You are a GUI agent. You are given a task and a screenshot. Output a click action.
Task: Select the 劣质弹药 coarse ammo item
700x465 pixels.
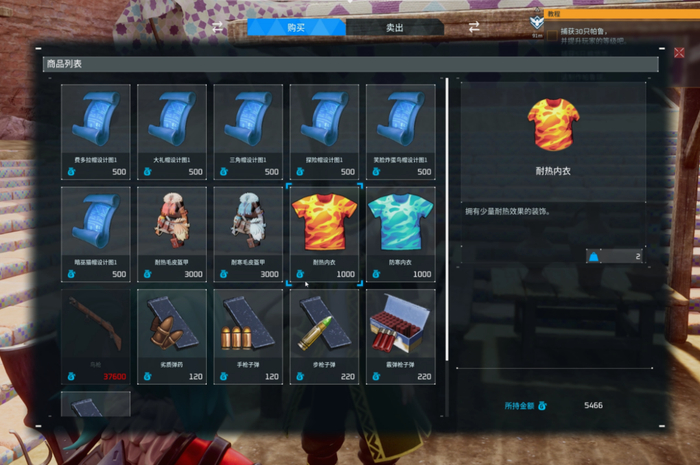(x=172, y=336)
